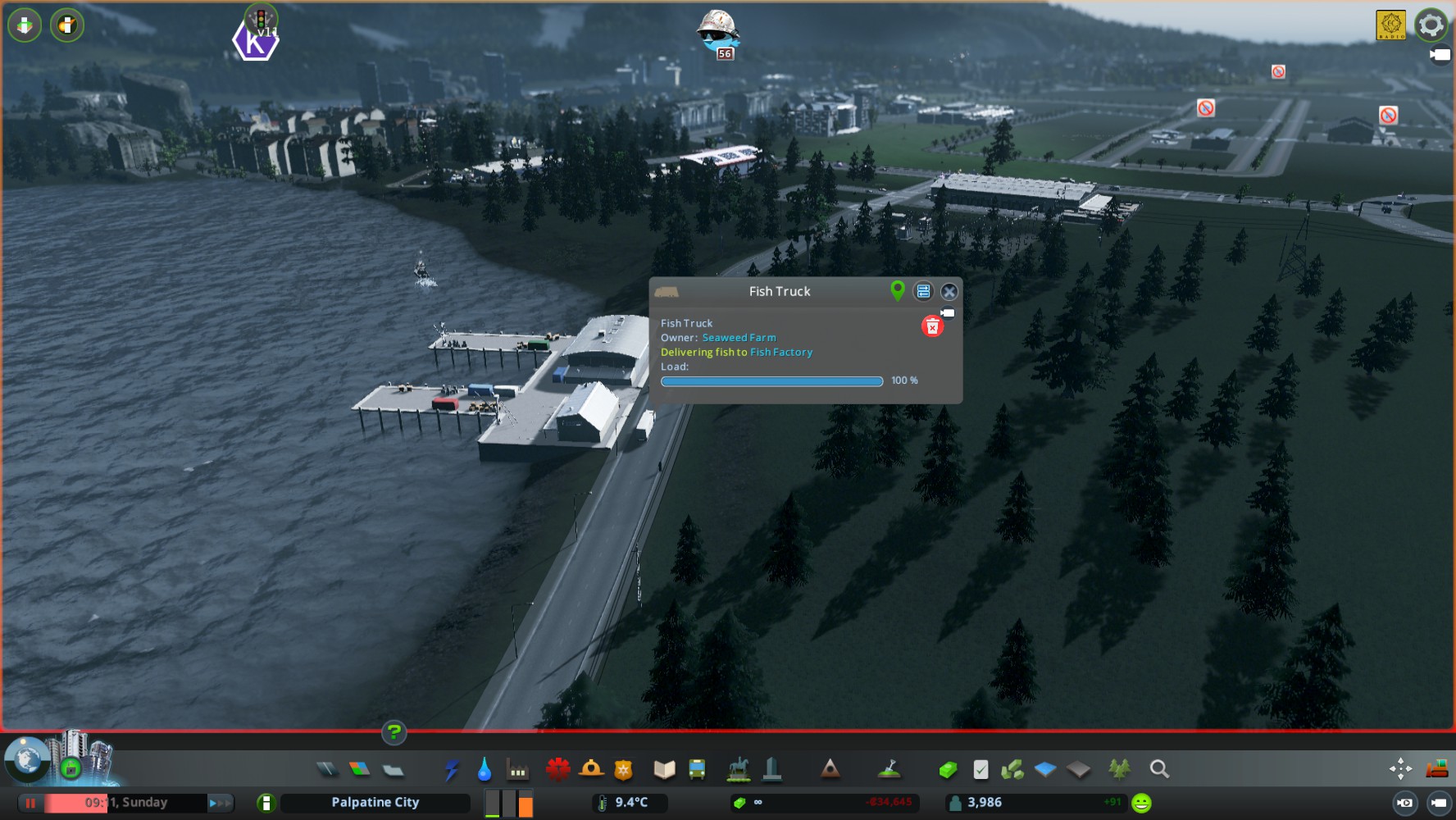Click the magnifying glass search icon
The width and height of the screenshot is (1456, 820).
click(1159, 769)
